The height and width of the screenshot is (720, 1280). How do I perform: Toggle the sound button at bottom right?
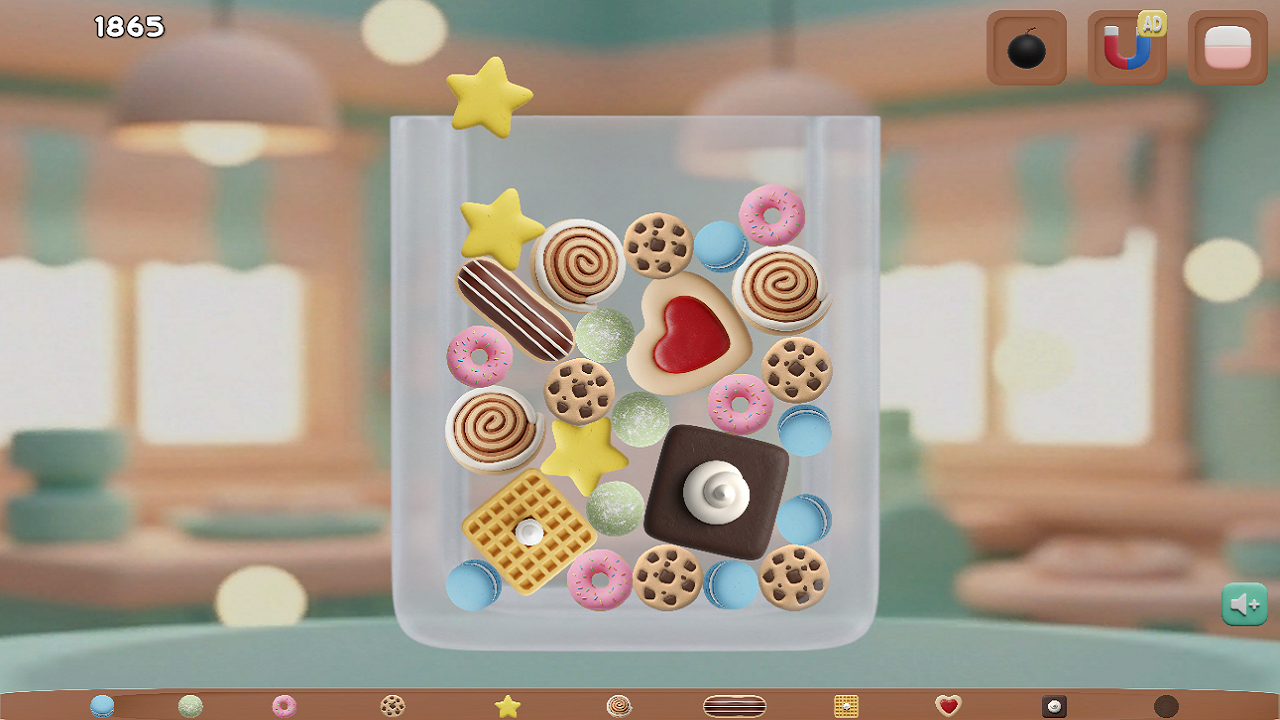1244,603
